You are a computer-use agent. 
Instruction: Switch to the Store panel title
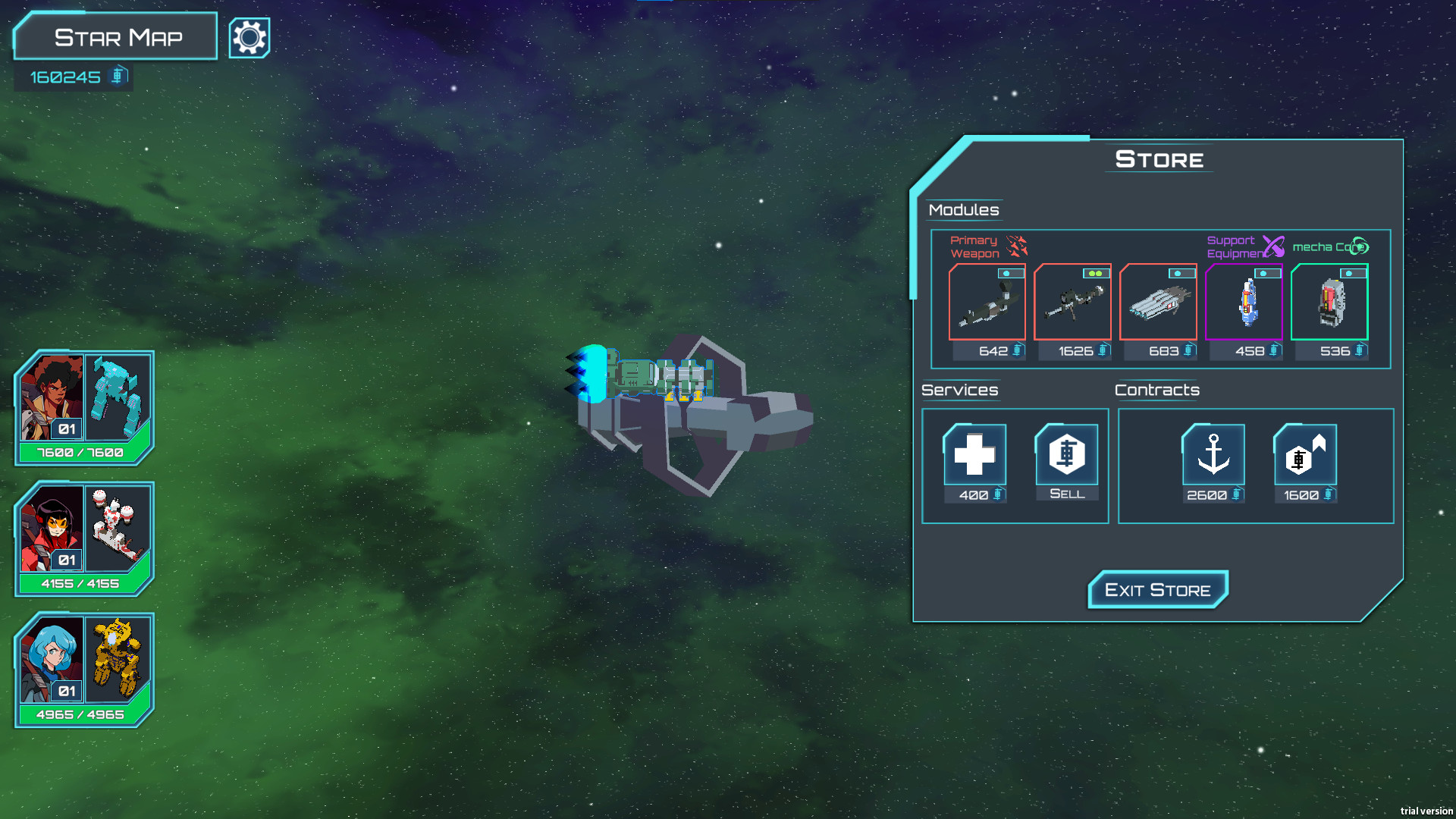[1158, 159]
